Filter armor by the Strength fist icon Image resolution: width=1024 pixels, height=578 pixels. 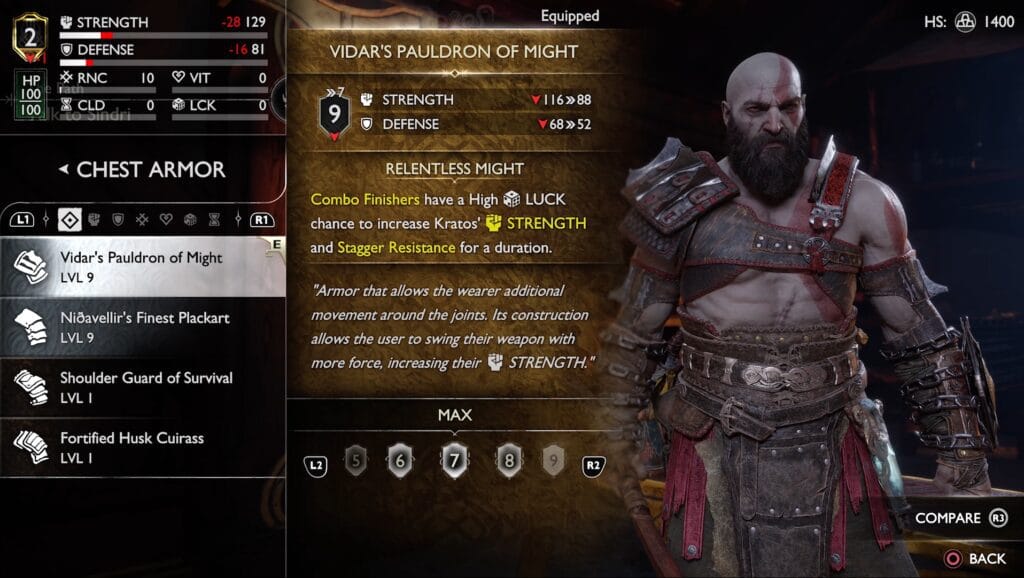click(95, 219)
